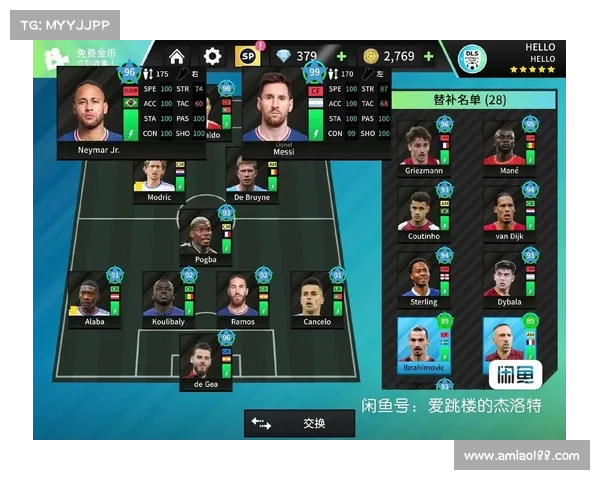
Task: Select Pogba's player card
Action: 205,238
